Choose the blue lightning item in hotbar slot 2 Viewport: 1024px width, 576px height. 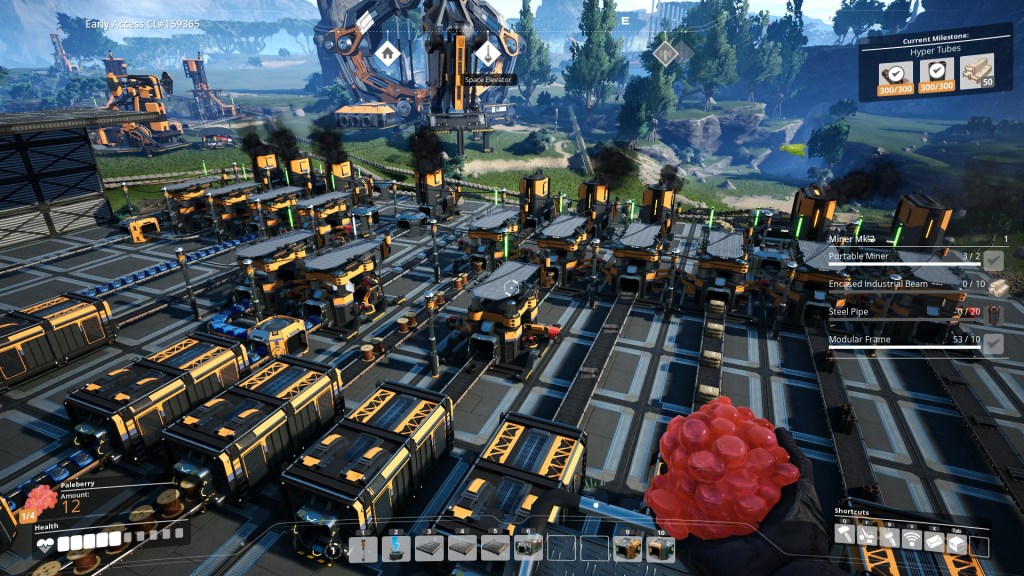pos(396,548)
